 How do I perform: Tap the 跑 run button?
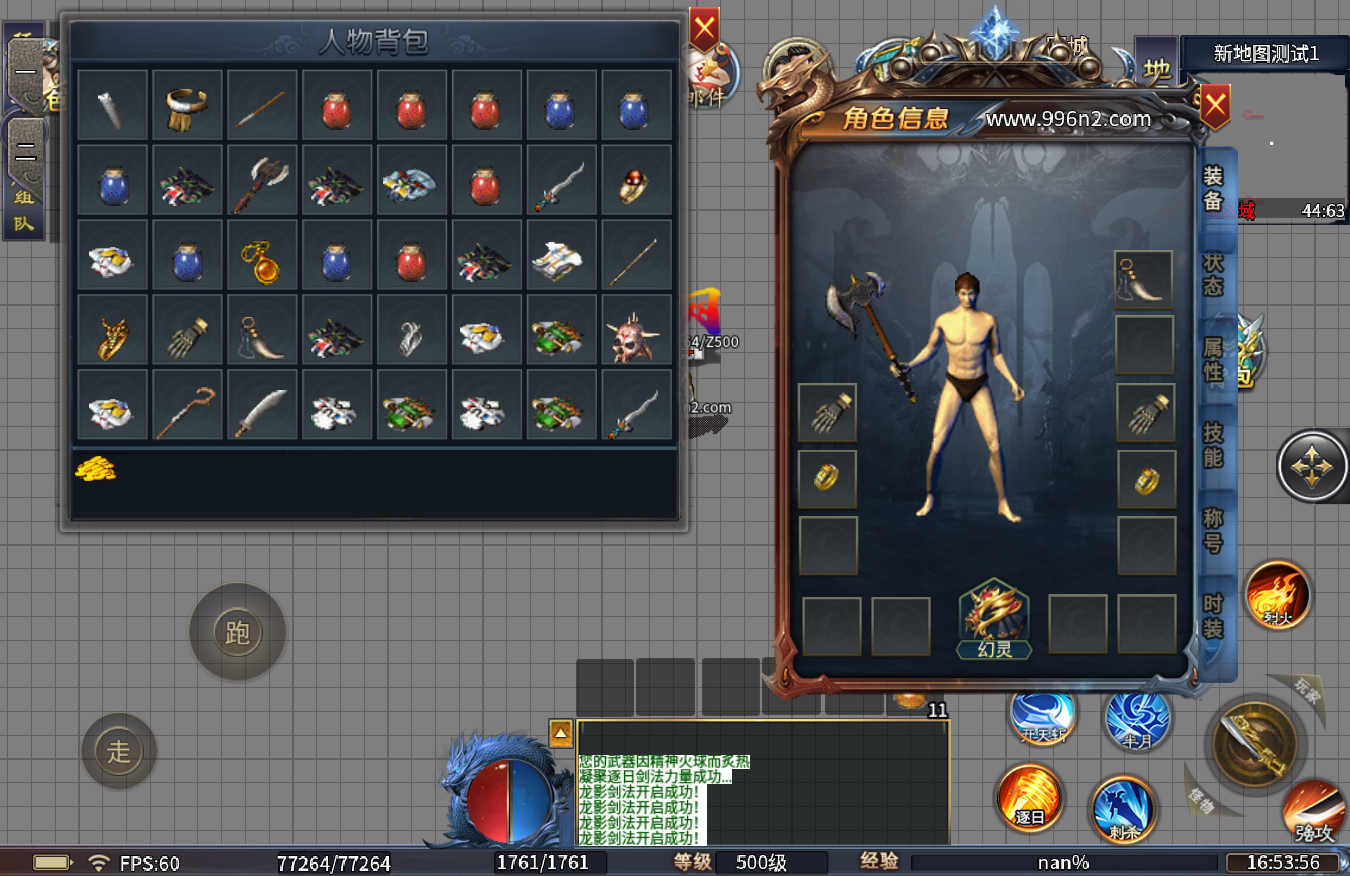(x=238, y=632)
